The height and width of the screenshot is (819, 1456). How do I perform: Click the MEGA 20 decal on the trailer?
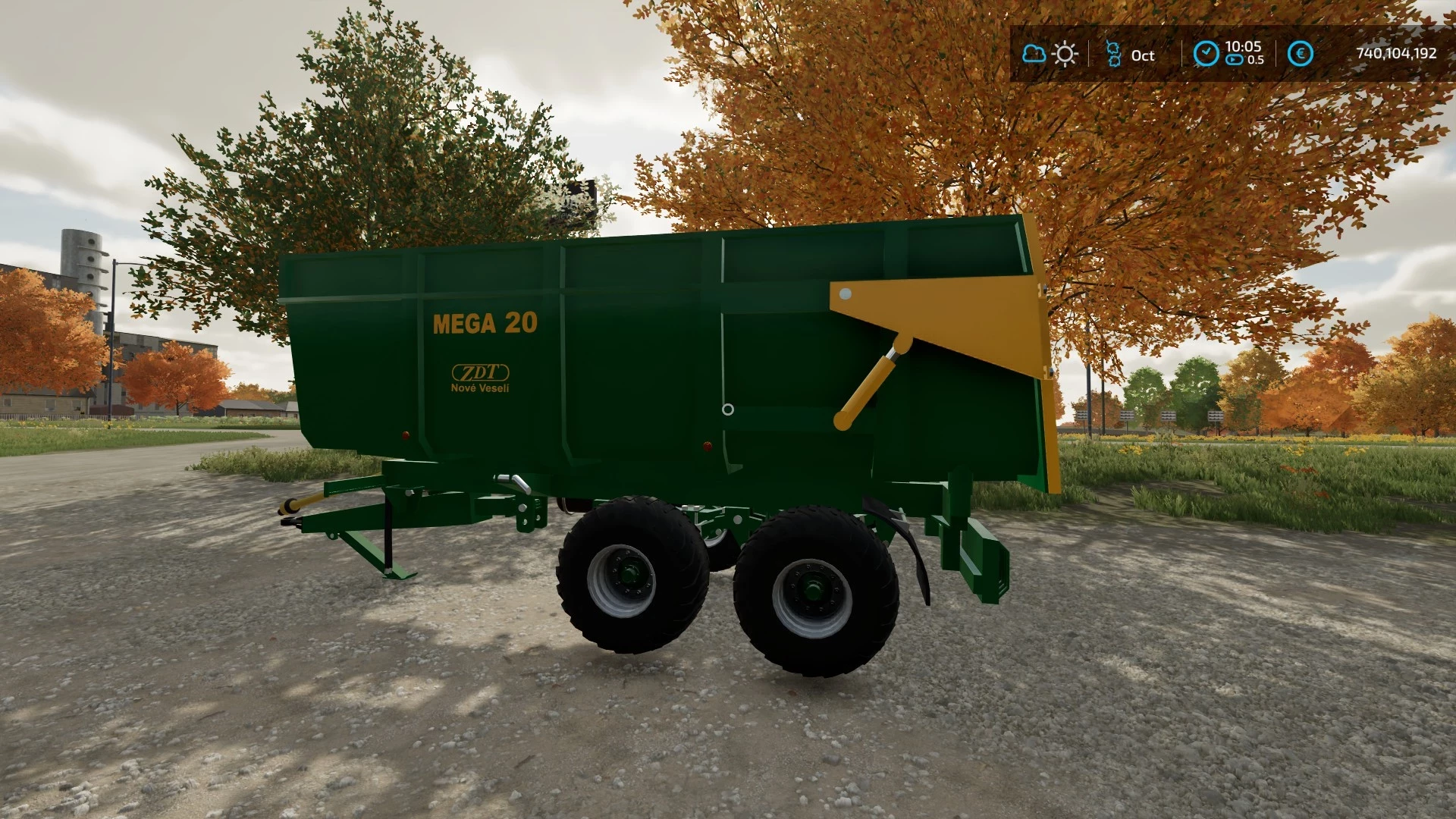tap(486, 325)
